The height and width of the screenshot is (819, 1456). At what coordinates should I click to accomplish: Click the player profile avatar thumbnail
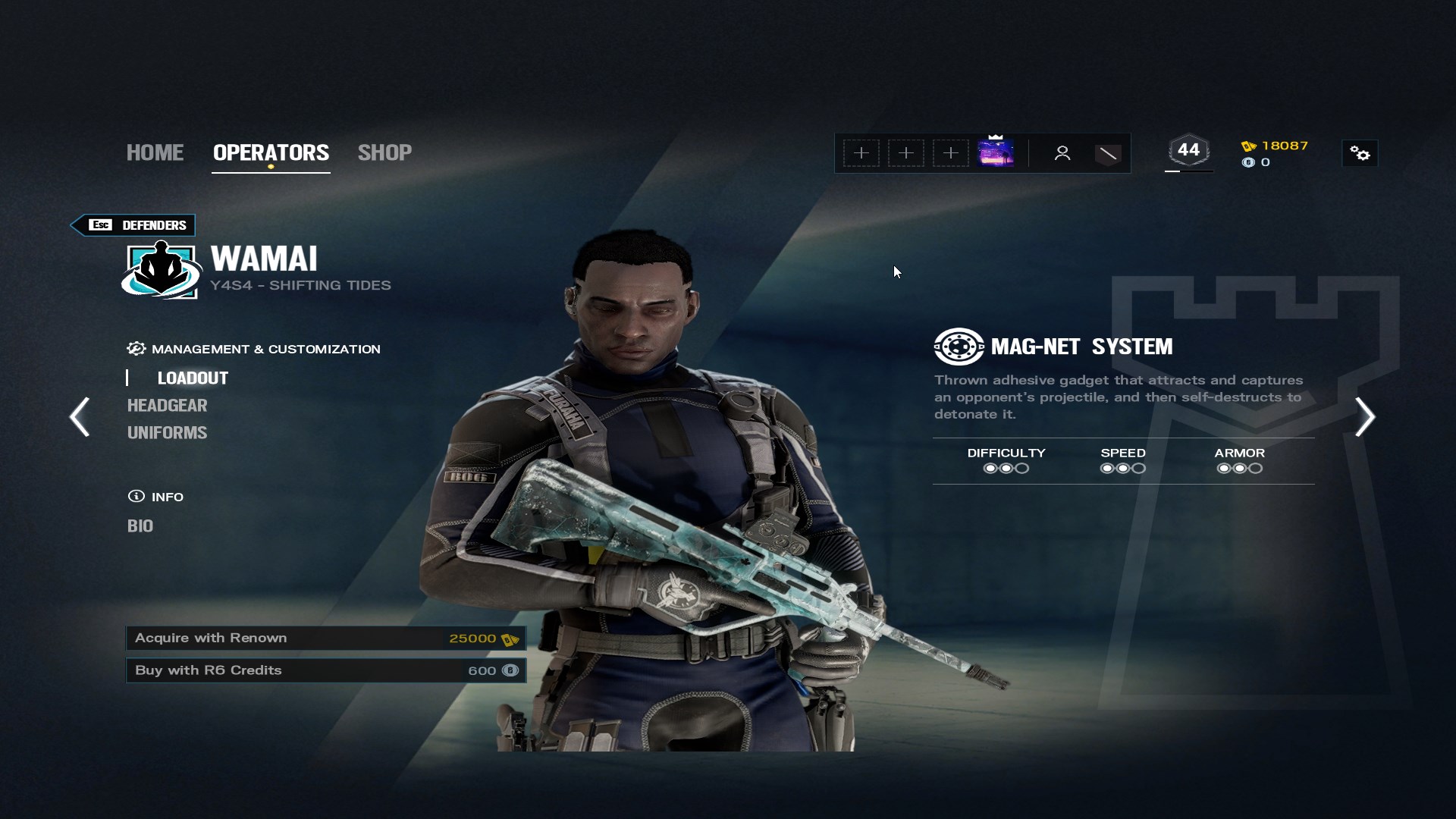point(996,152)
